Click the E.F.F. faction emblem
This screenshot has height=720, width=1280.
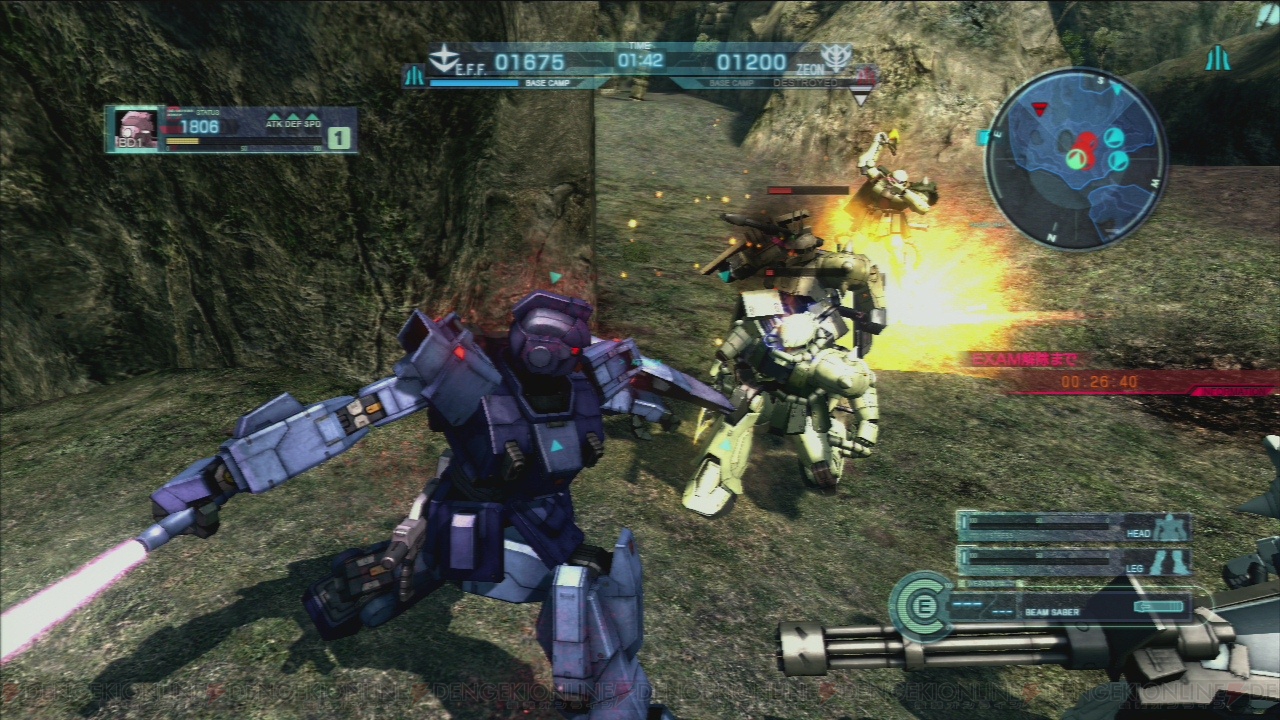pyautogui.click(x=443, y=58)
